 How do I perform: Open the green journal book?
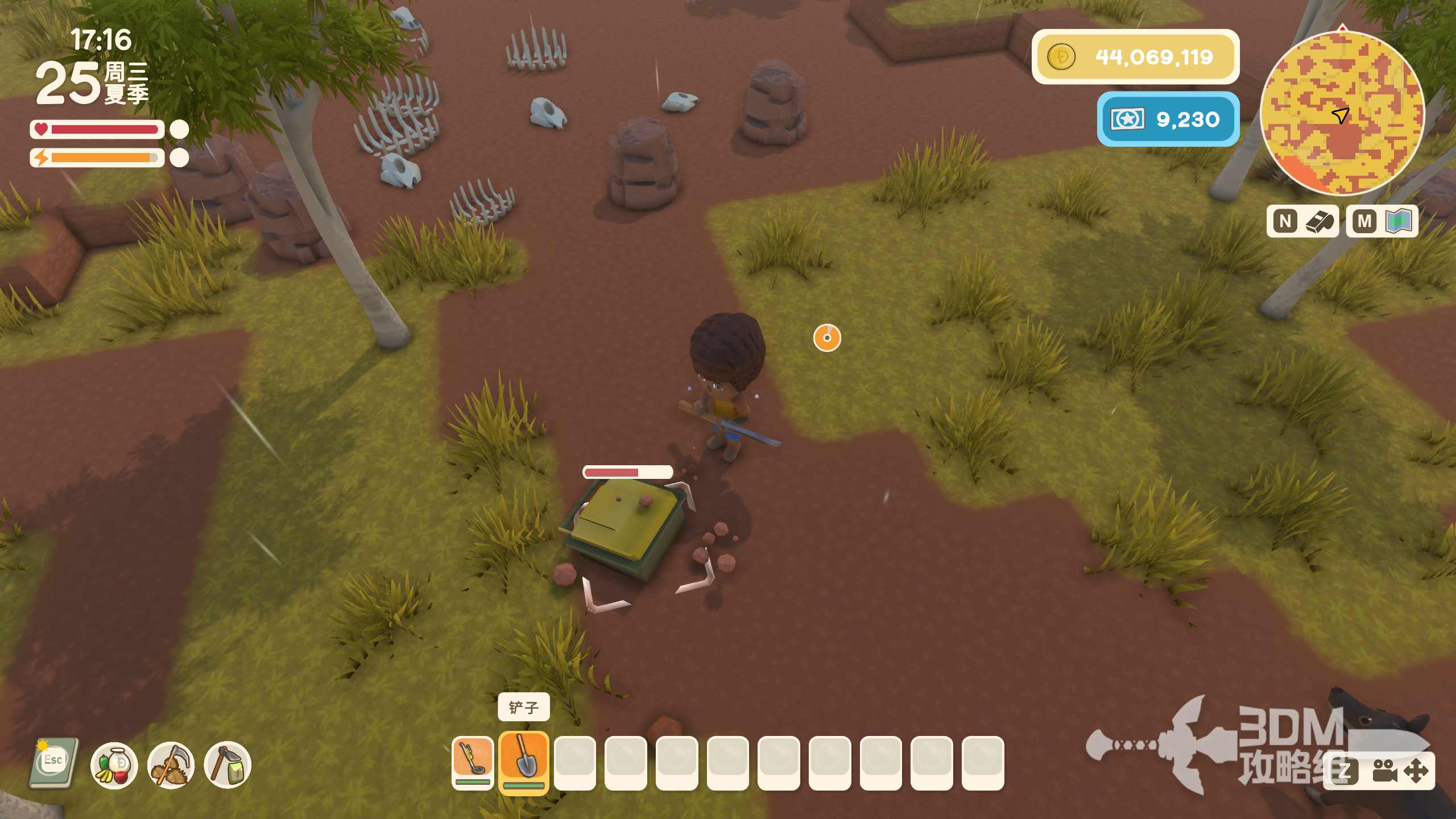click(x=53, y=763)
